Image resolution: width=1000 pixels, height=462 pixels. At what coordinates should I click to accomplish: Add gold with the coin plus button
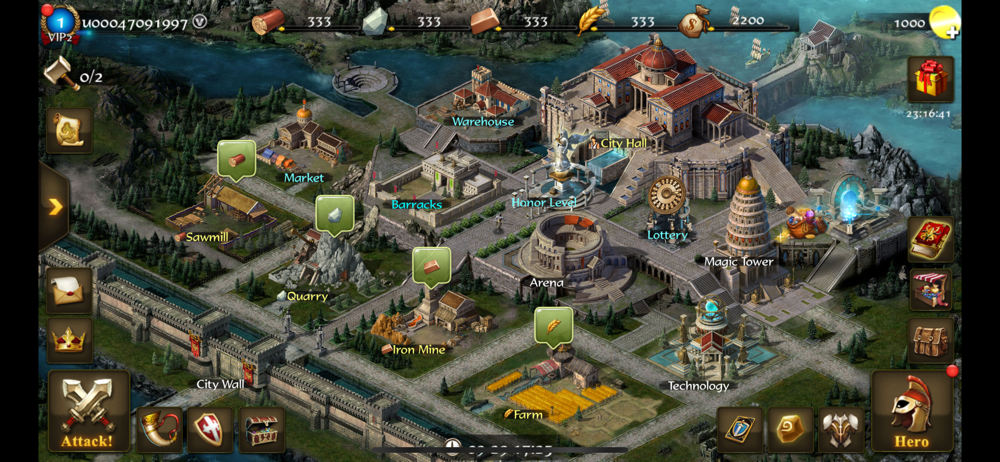942,22
